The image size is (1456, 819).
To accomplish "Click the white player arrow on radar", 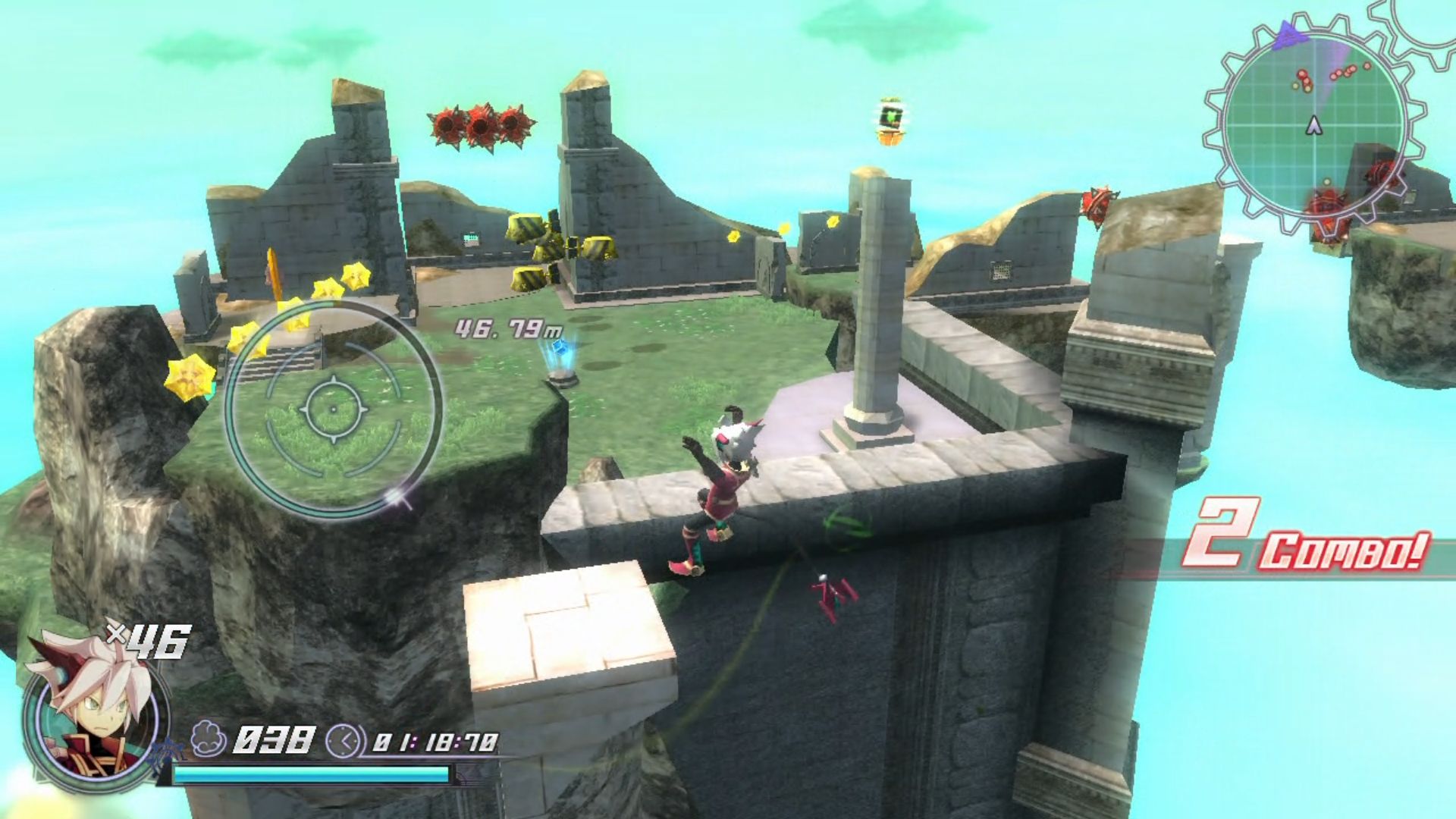I will [x=1314, y=126].
